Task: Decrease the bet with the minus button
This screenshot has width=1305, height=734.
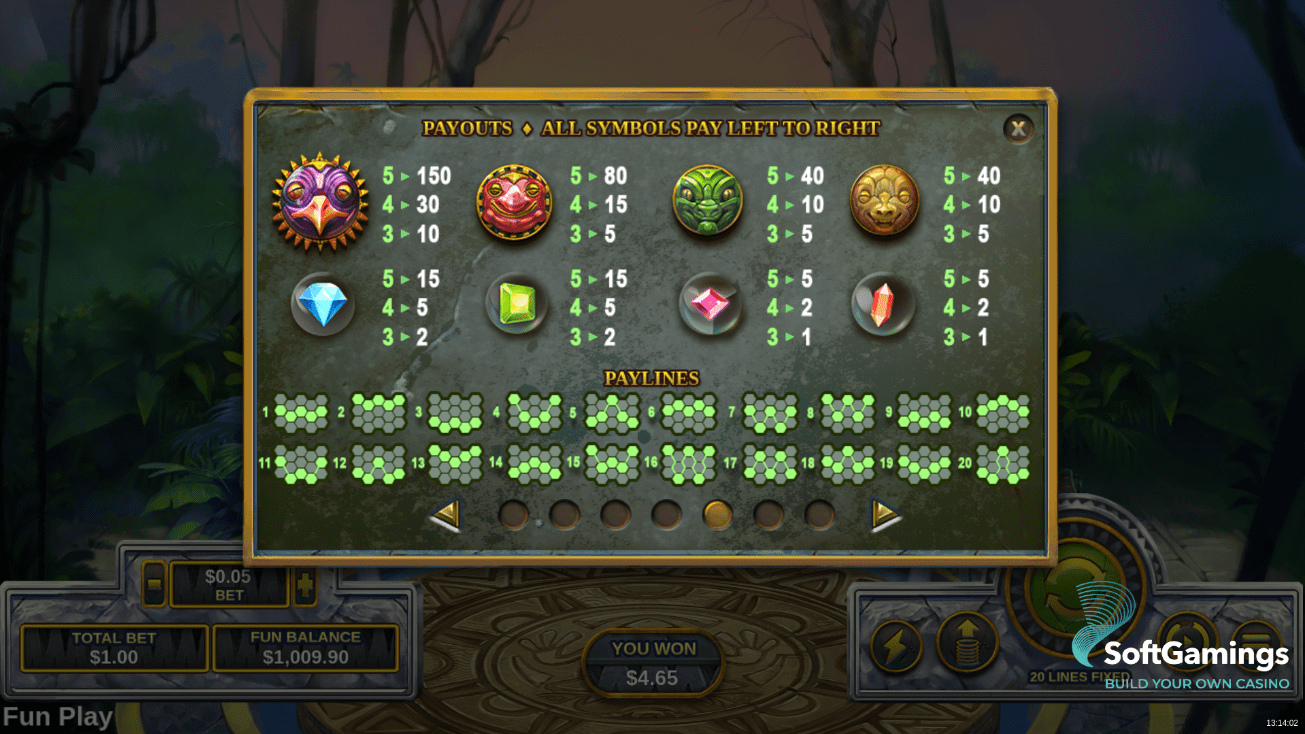Action: [154, 585]
